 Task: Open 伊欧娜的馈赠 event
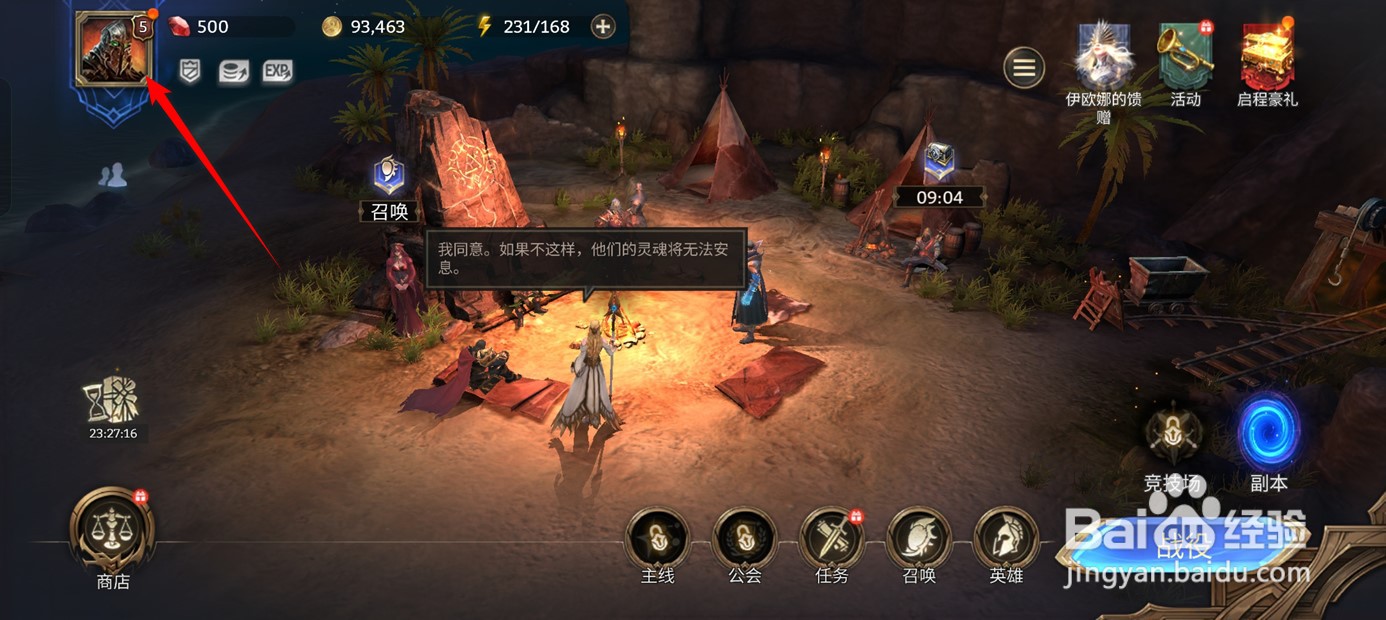coord(1103,58)
